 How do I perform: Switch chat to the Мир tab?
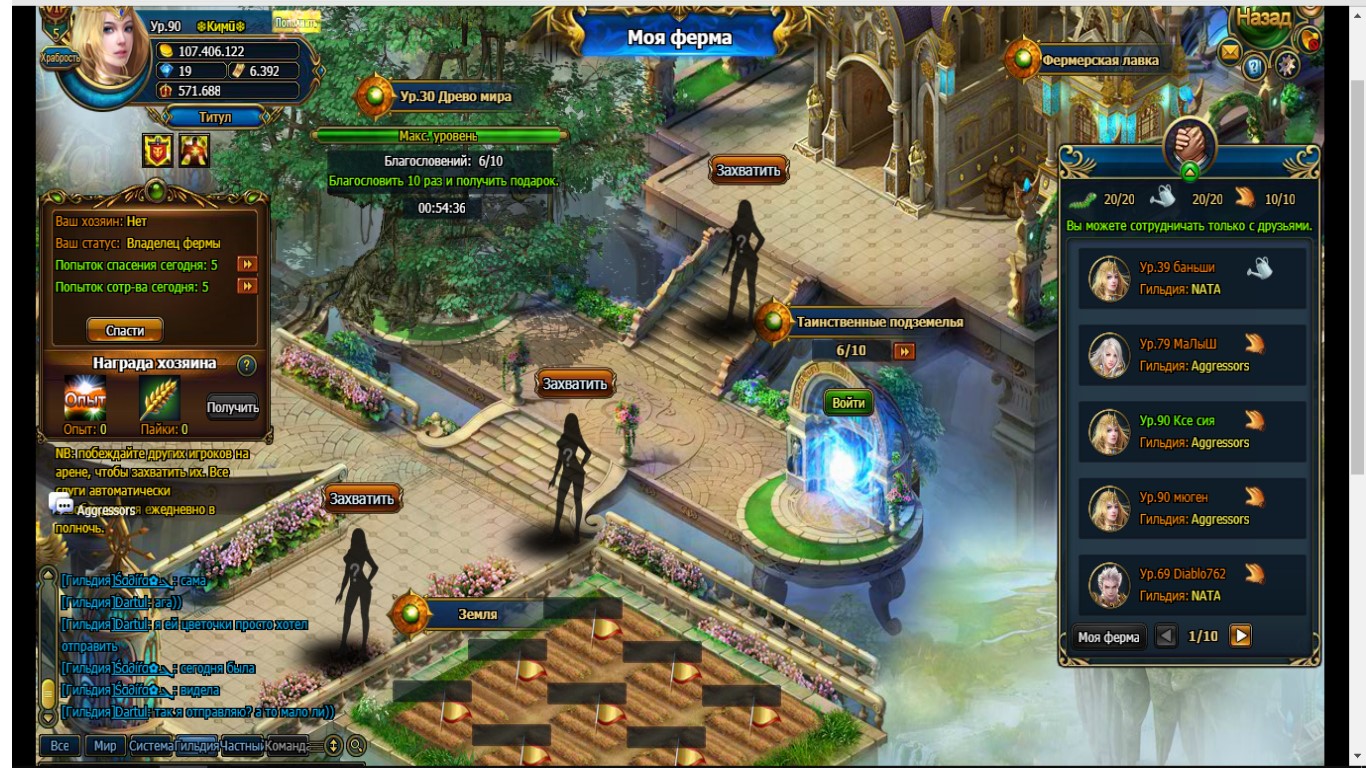pos(105,746)
